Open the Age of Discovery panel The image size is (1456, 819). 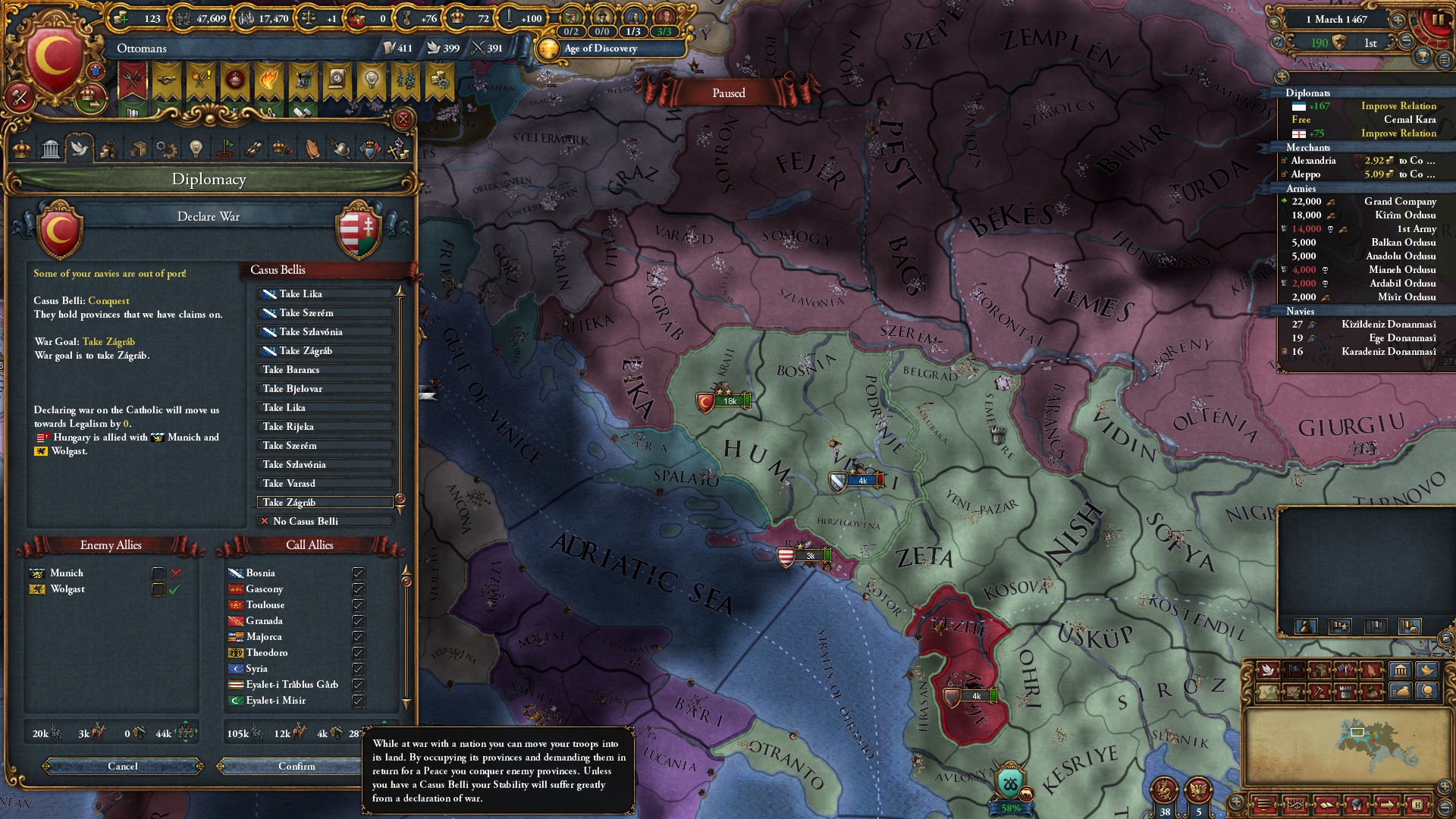[599, 49]
